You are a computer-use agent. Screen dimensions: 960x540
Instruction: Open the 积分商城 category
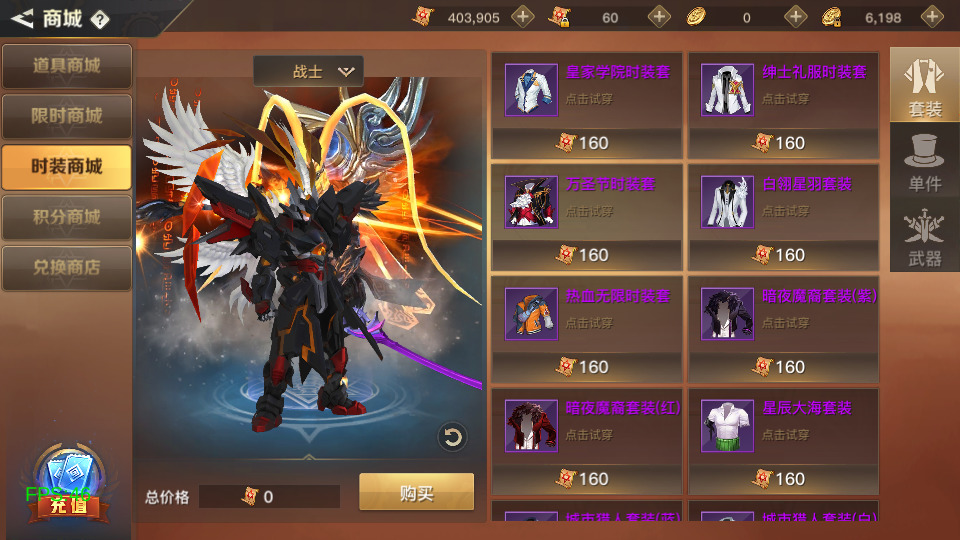pyautogui.click(x=66, y=217)
